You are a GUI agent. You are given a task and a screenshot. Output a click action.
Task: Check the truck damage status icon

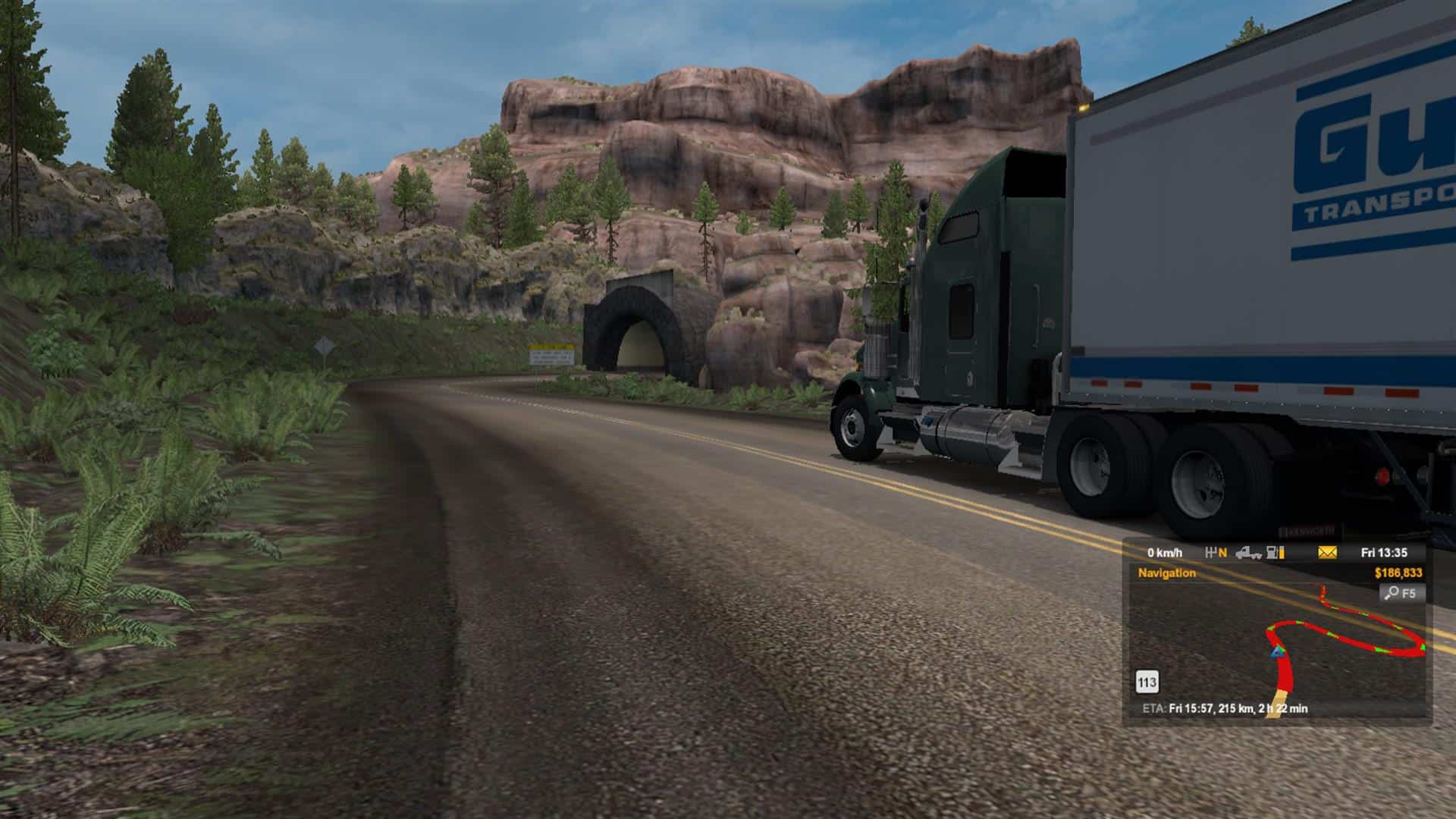point(1248,553)
